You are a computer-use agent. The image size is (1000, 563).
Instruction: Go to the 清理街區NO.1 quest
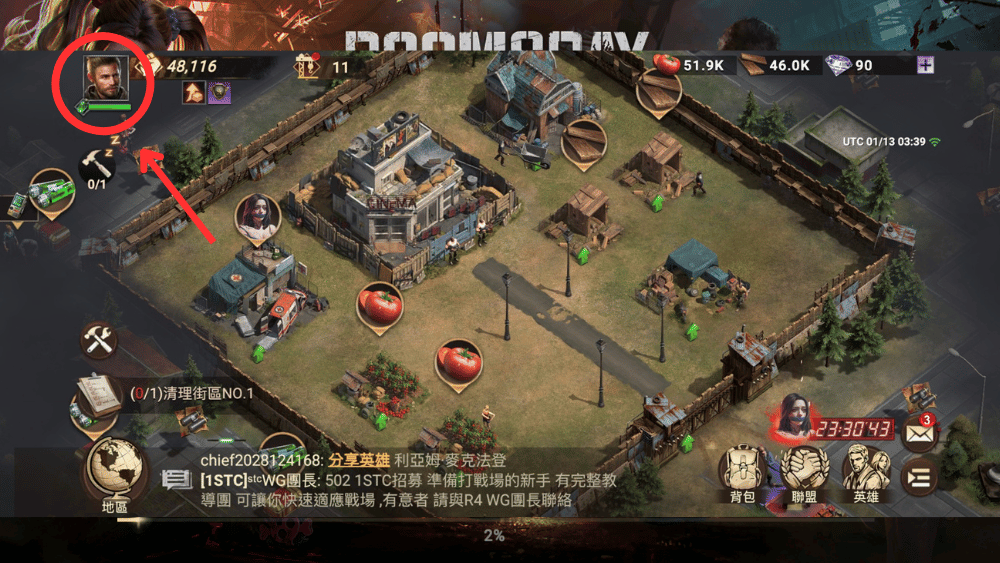192,393
